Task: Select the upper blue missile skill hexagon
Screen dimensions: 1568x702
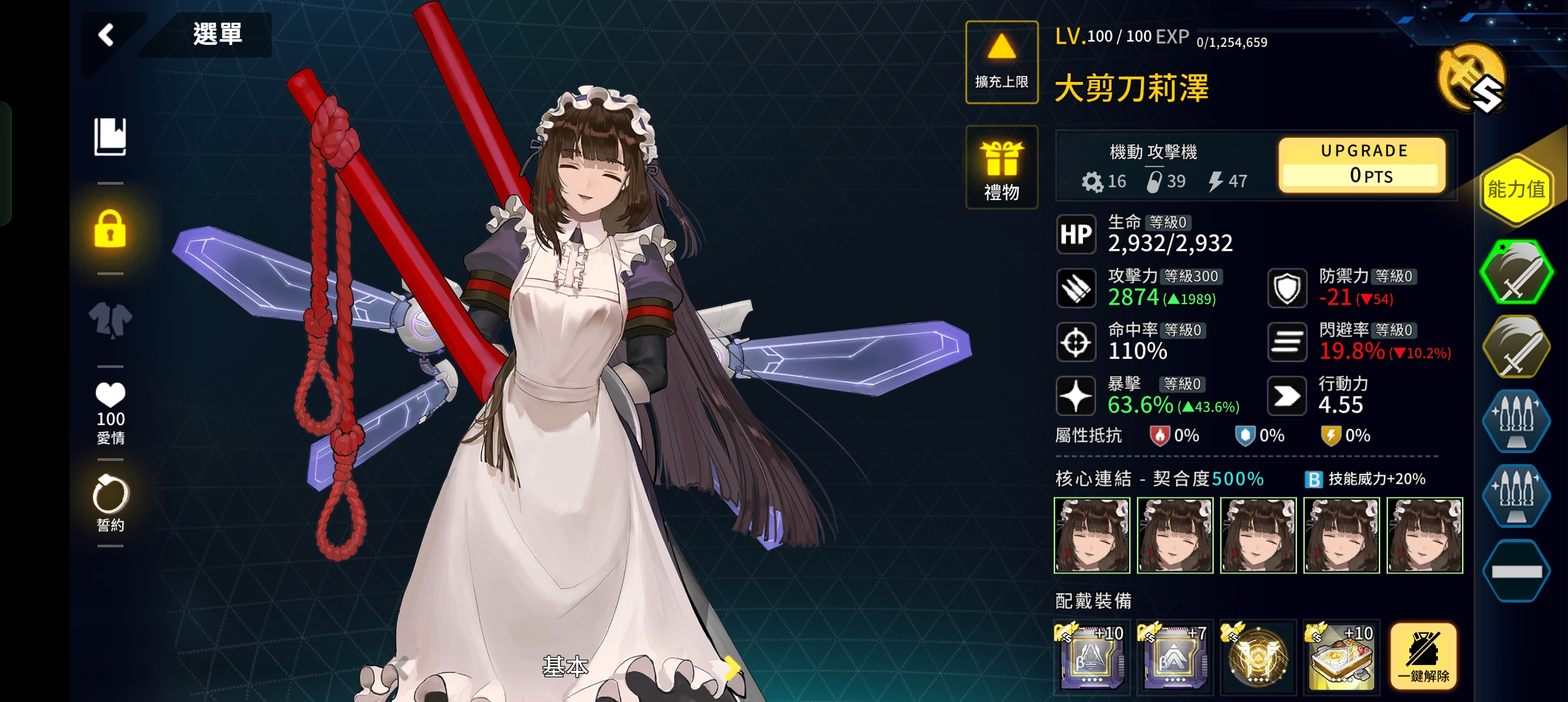Action: point(1516,420)
